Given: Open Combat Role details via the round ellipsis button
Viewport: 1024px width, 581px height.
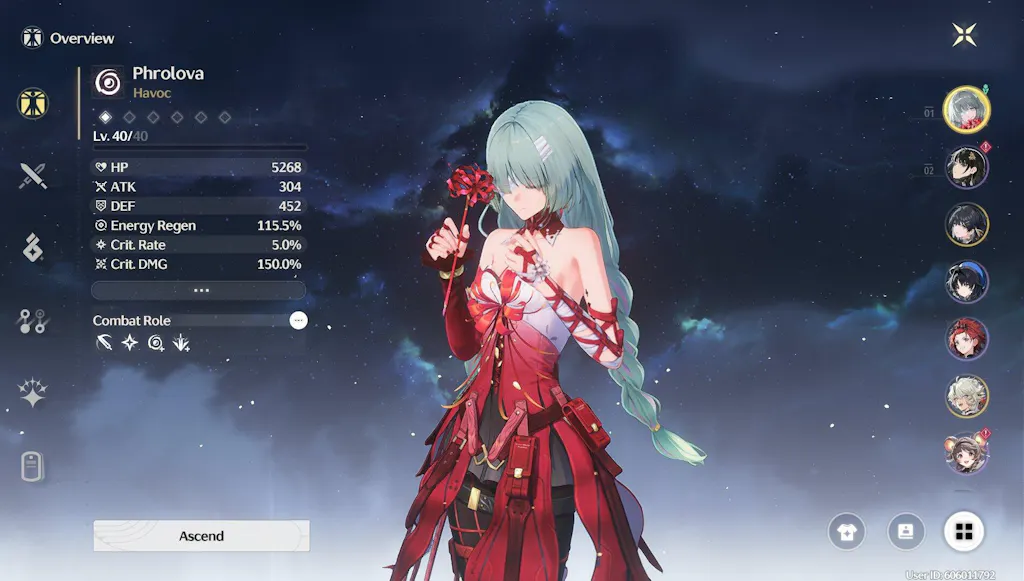Looking at the screenshot, I should tap(298, 320).
